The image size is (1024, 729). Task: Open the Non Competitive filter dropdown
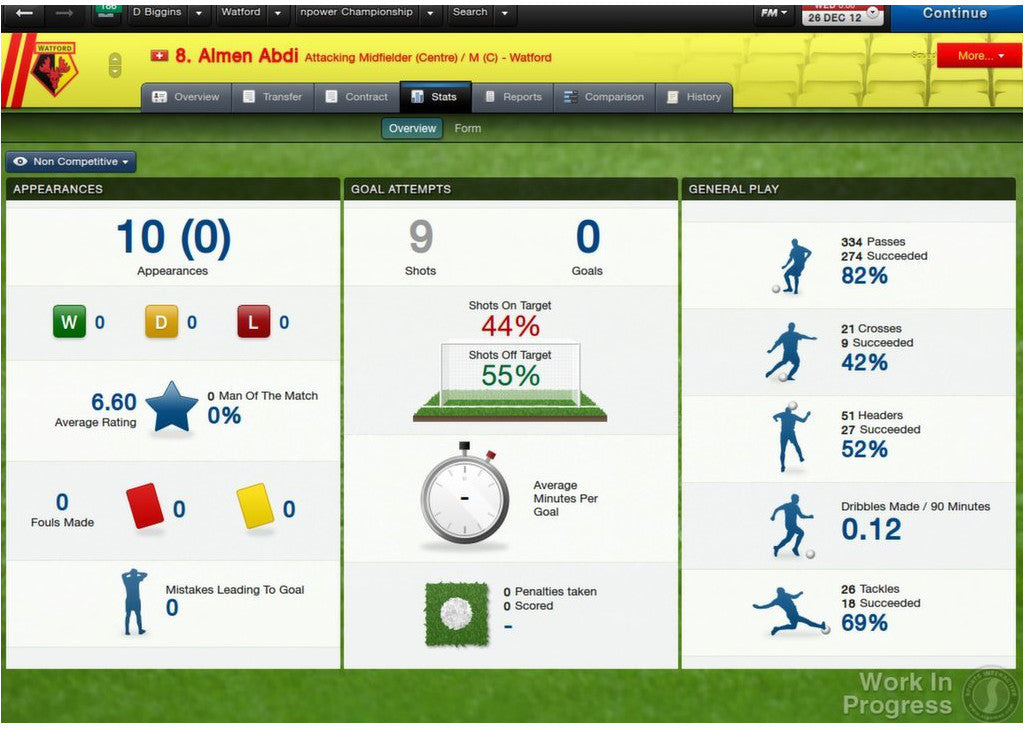tap(71, 162)
